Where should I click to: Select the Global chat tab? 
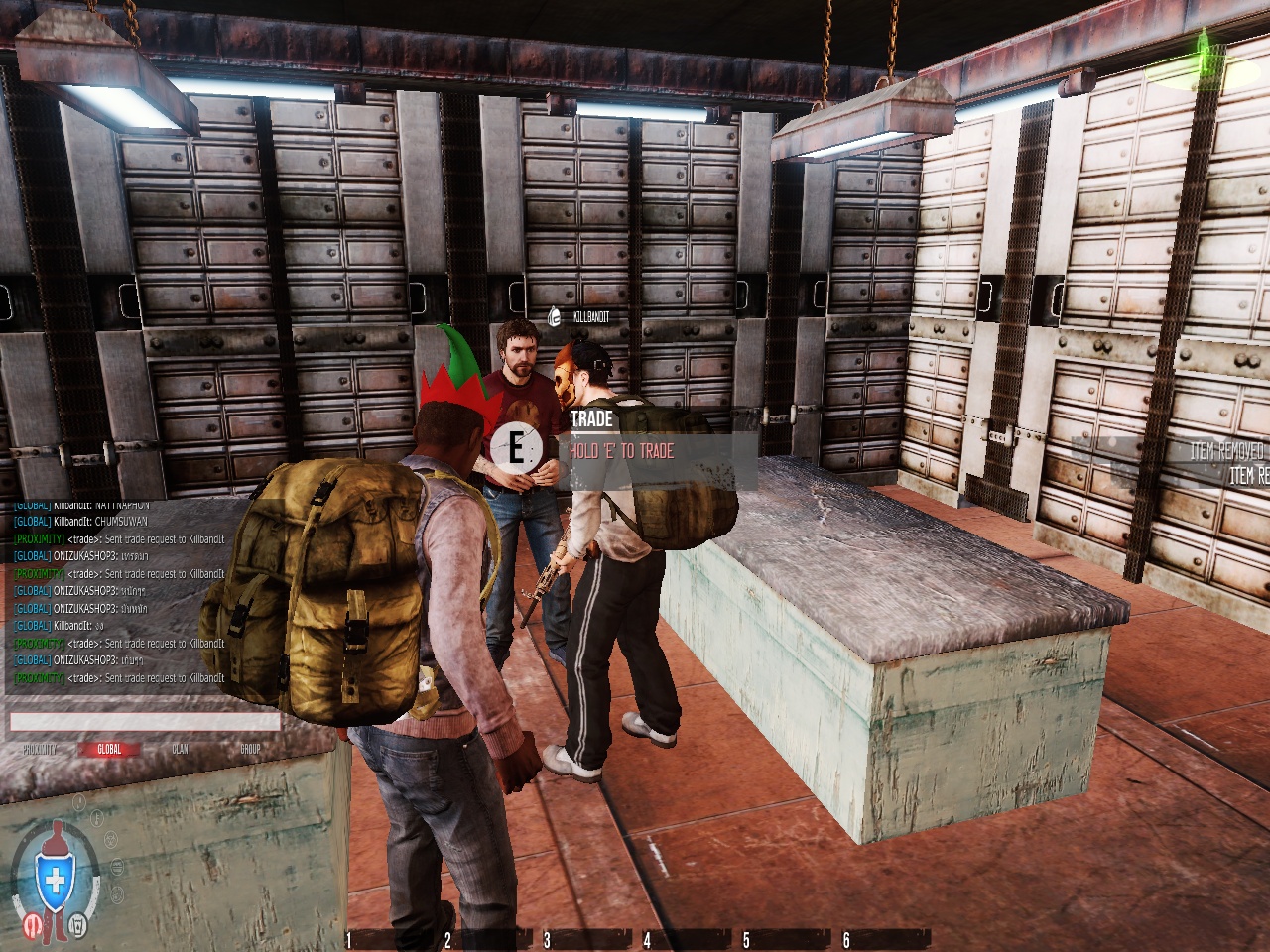pyautogui.click(x=109, y=750)
